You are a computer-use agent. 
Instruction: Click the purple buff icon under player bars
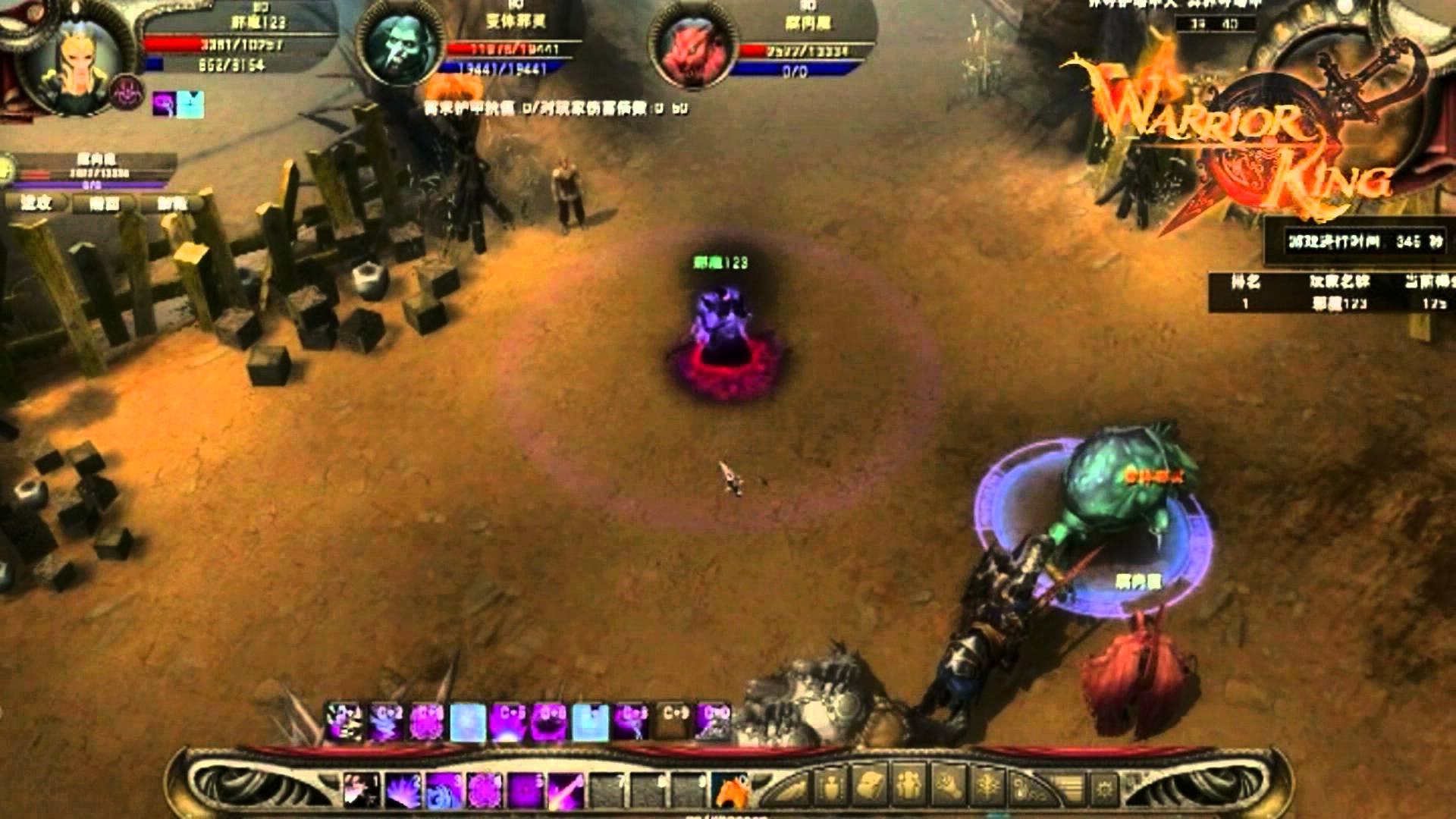165,104
